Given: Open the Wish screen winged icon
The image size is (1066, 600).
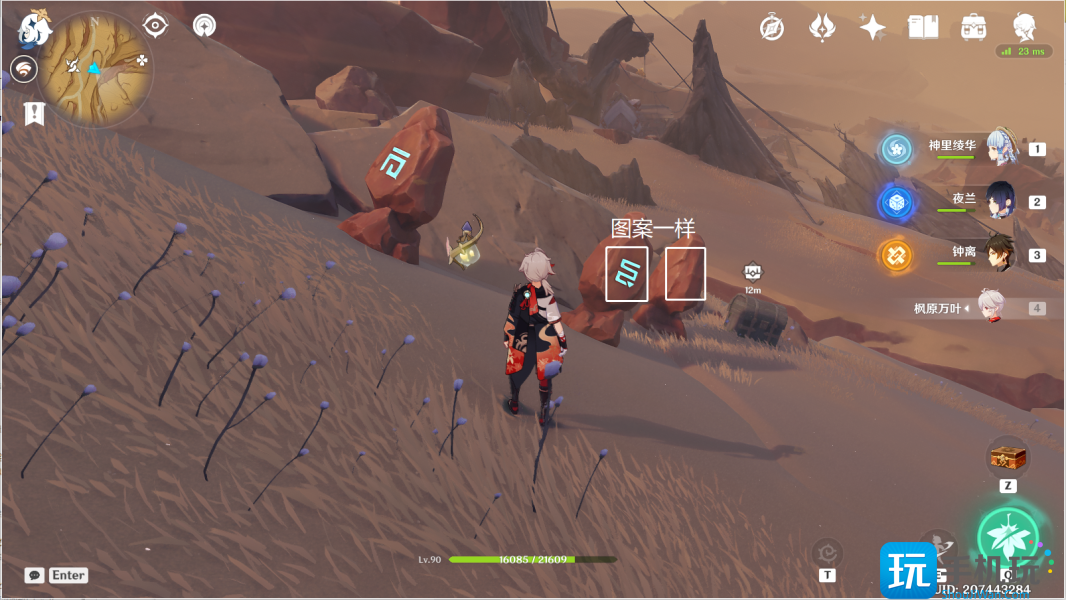Looking at the screenshot, I should click(x=822, y=28).
